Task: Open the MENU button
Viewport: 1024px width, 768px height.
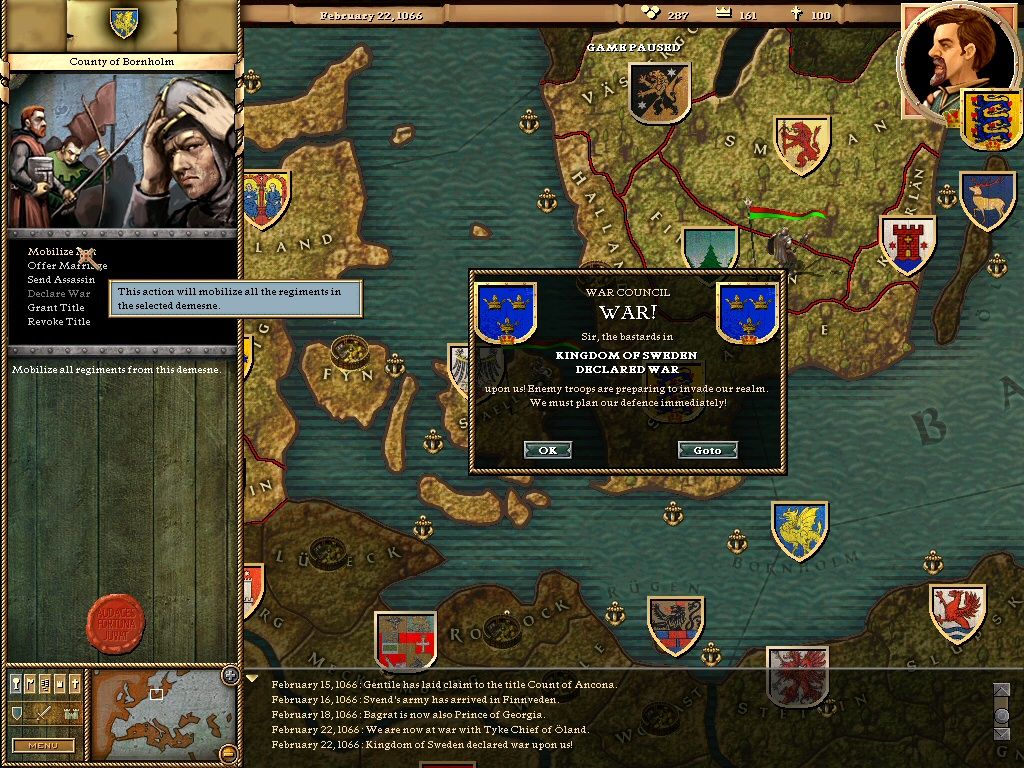Action: point(43,745)
